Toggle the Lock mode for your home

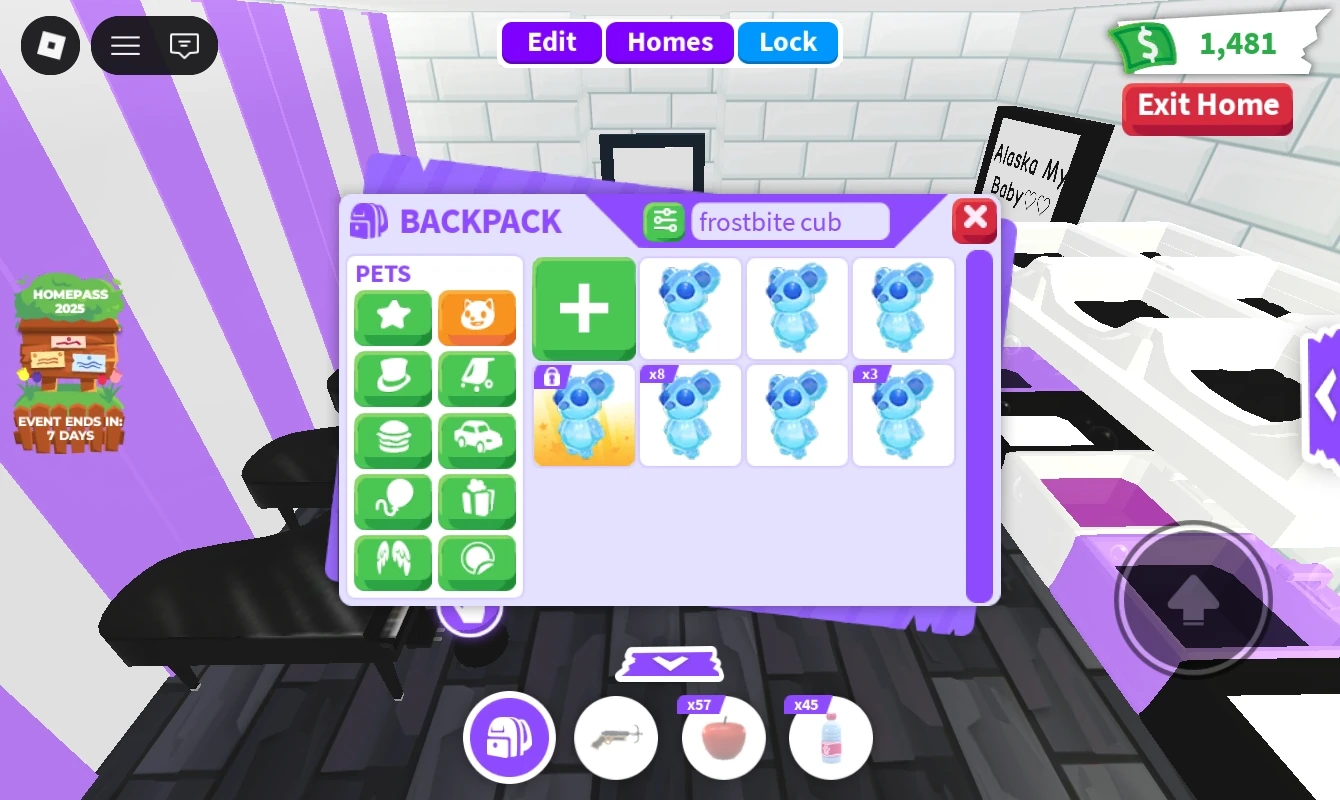coord(788,42)
